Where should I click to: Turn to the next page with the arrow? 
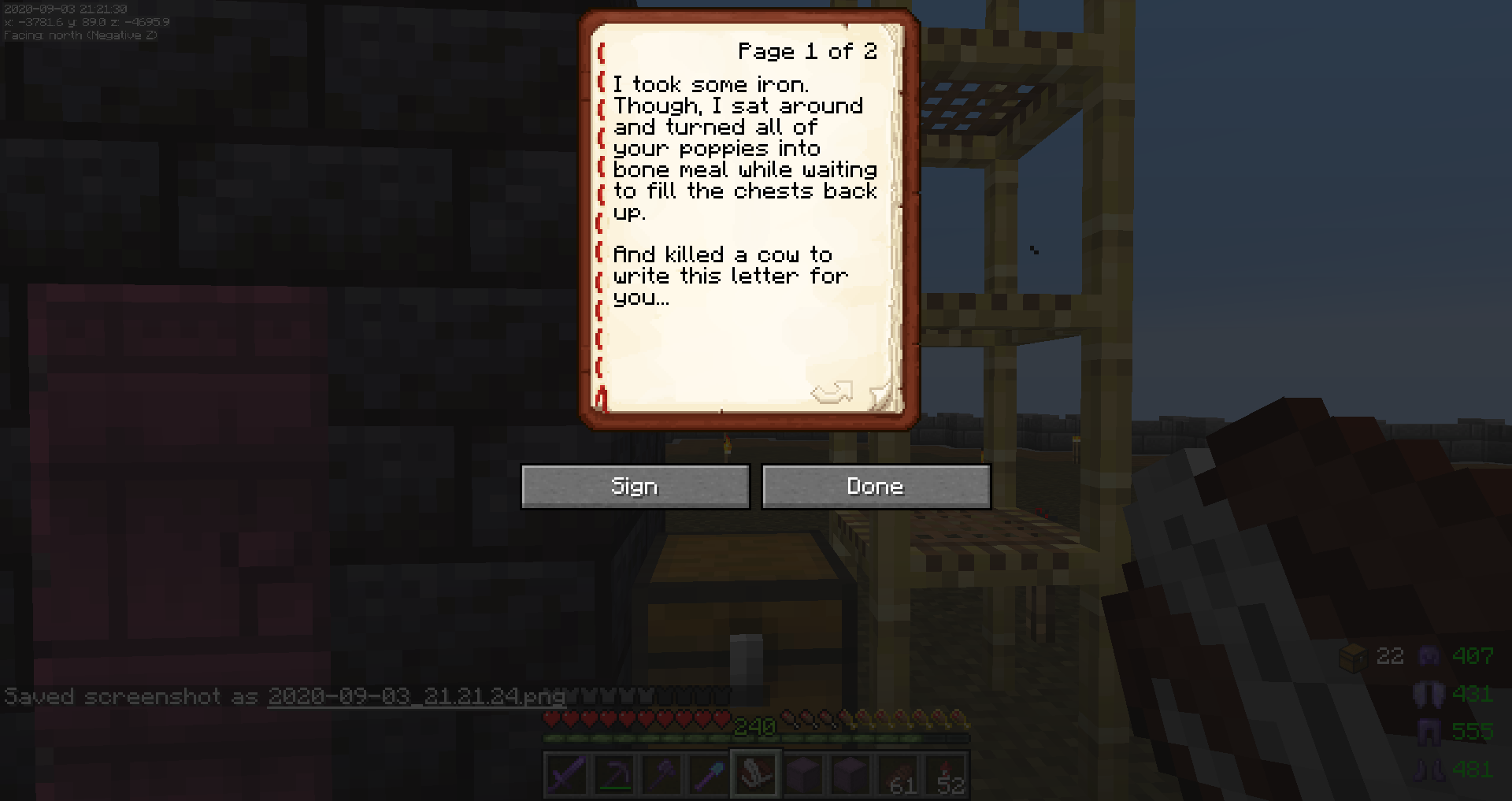point(832,391)
